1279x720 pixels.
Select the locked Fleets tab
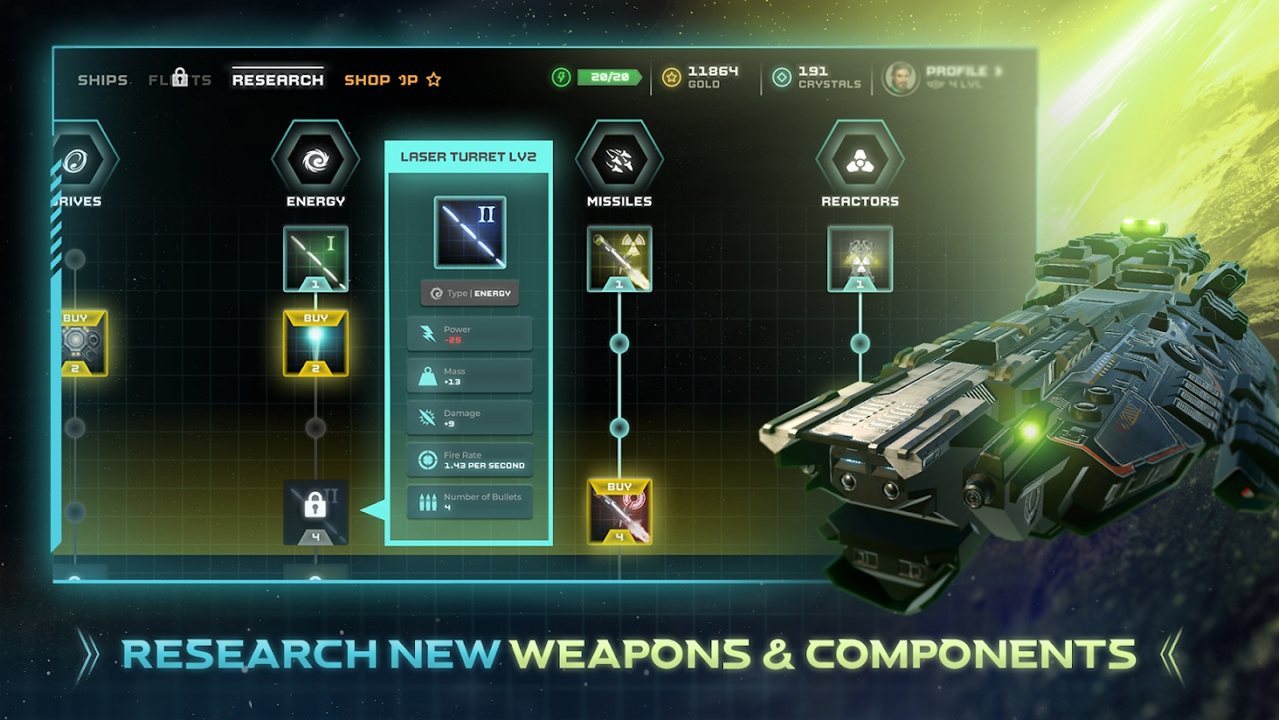pos(180,79)
